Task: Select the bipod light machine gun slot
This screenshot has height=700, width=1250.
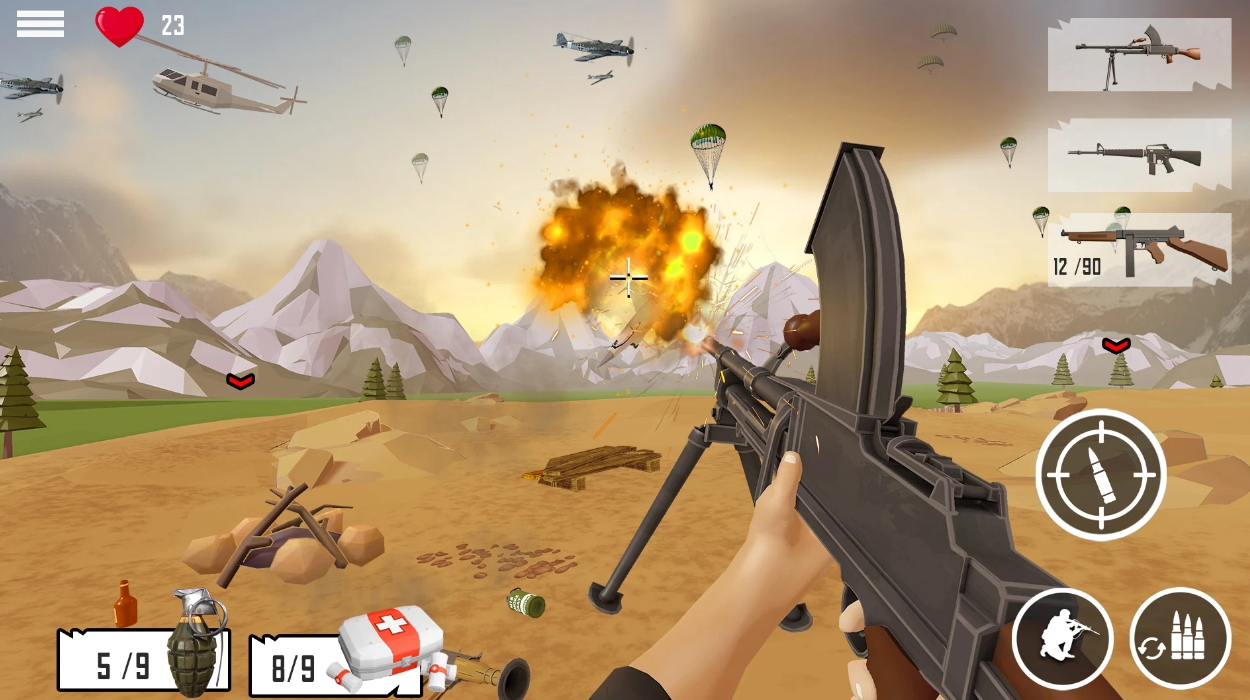Action: [x=1139, y=55]
